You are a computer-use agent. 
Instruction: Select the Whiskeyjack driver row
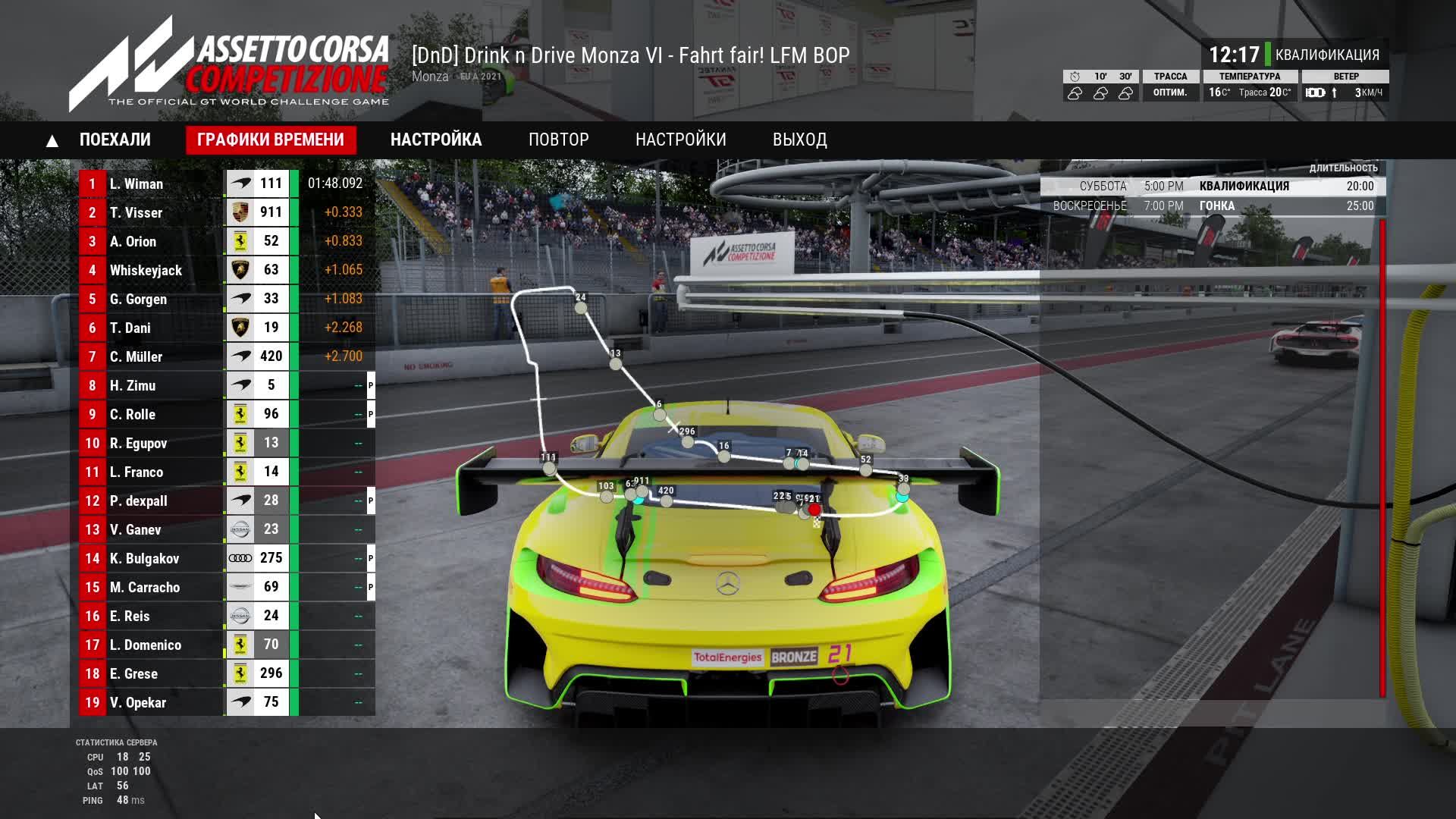[x=226, y=270]
